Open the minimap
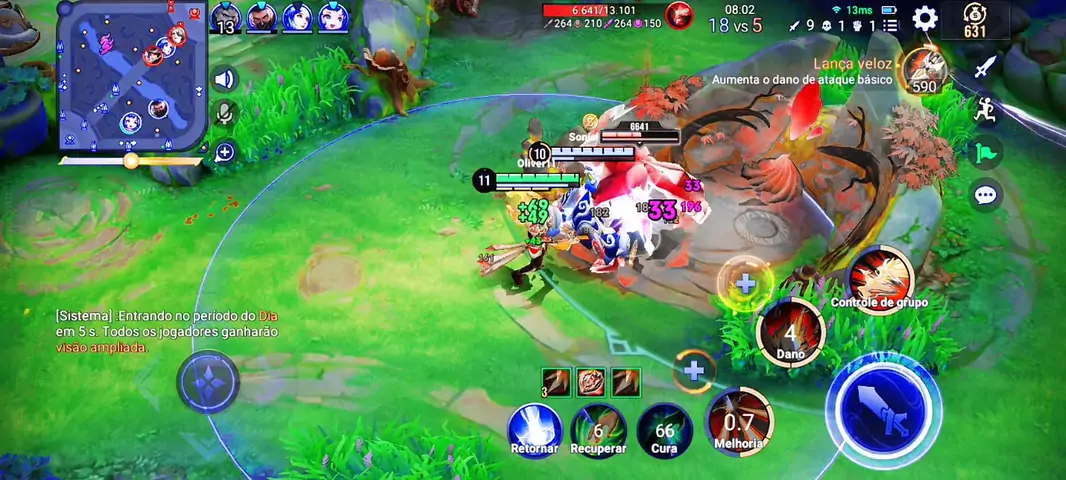The image size is (1066, 480). (x=132, y=76)
